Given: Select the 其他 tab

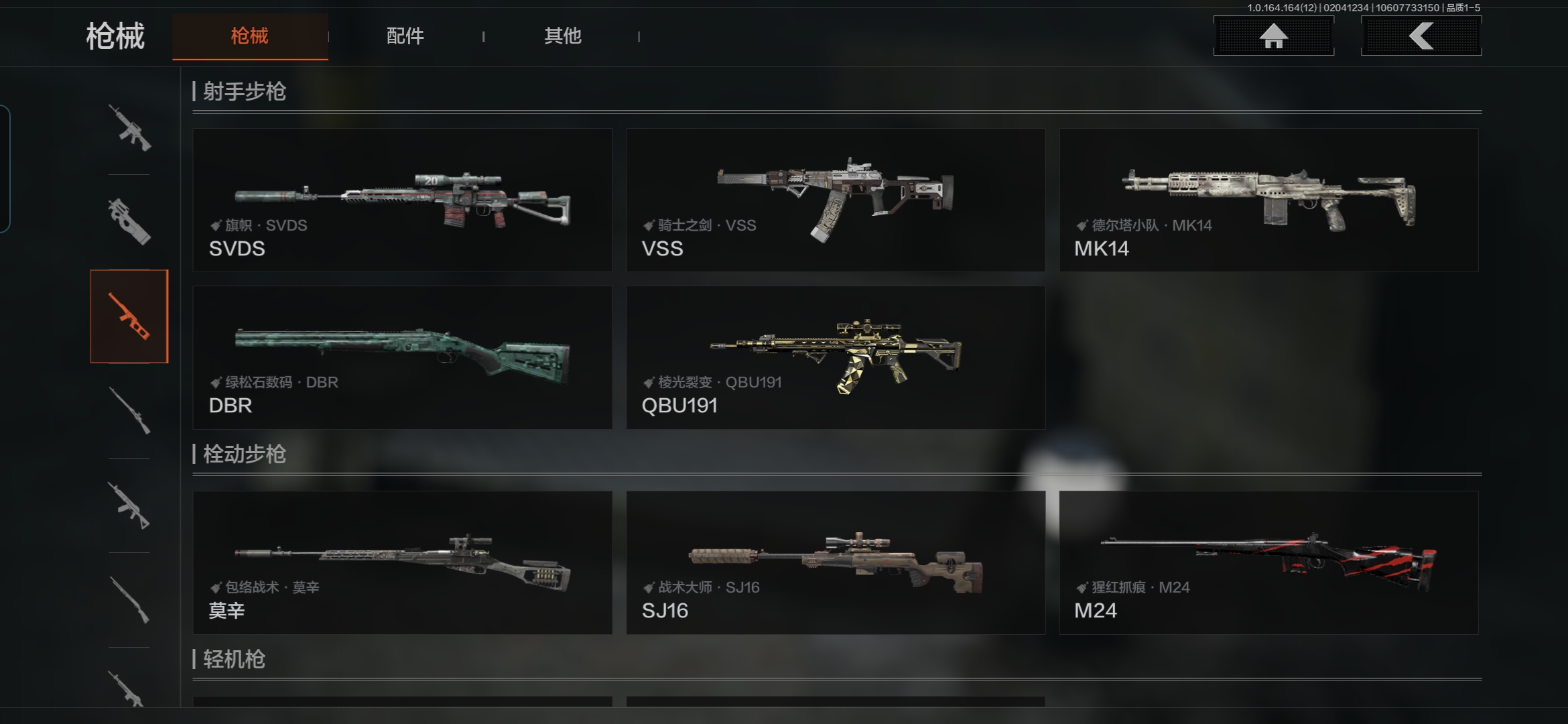Looking at the screenshot, I should point(562,36).
